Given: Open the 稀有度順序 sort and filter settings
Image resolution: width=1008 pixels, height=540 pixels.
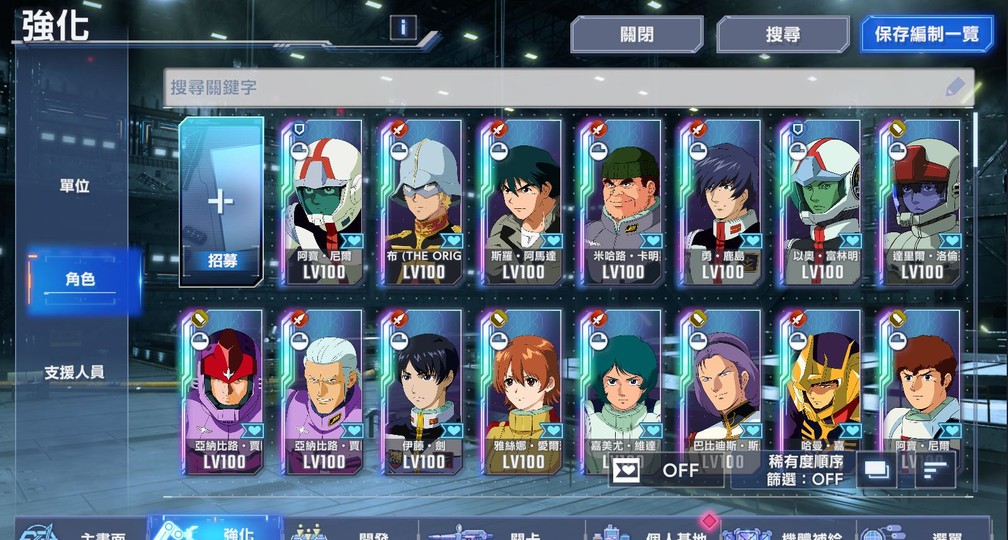Looking at the screenshot, I should tap(805, 470).
